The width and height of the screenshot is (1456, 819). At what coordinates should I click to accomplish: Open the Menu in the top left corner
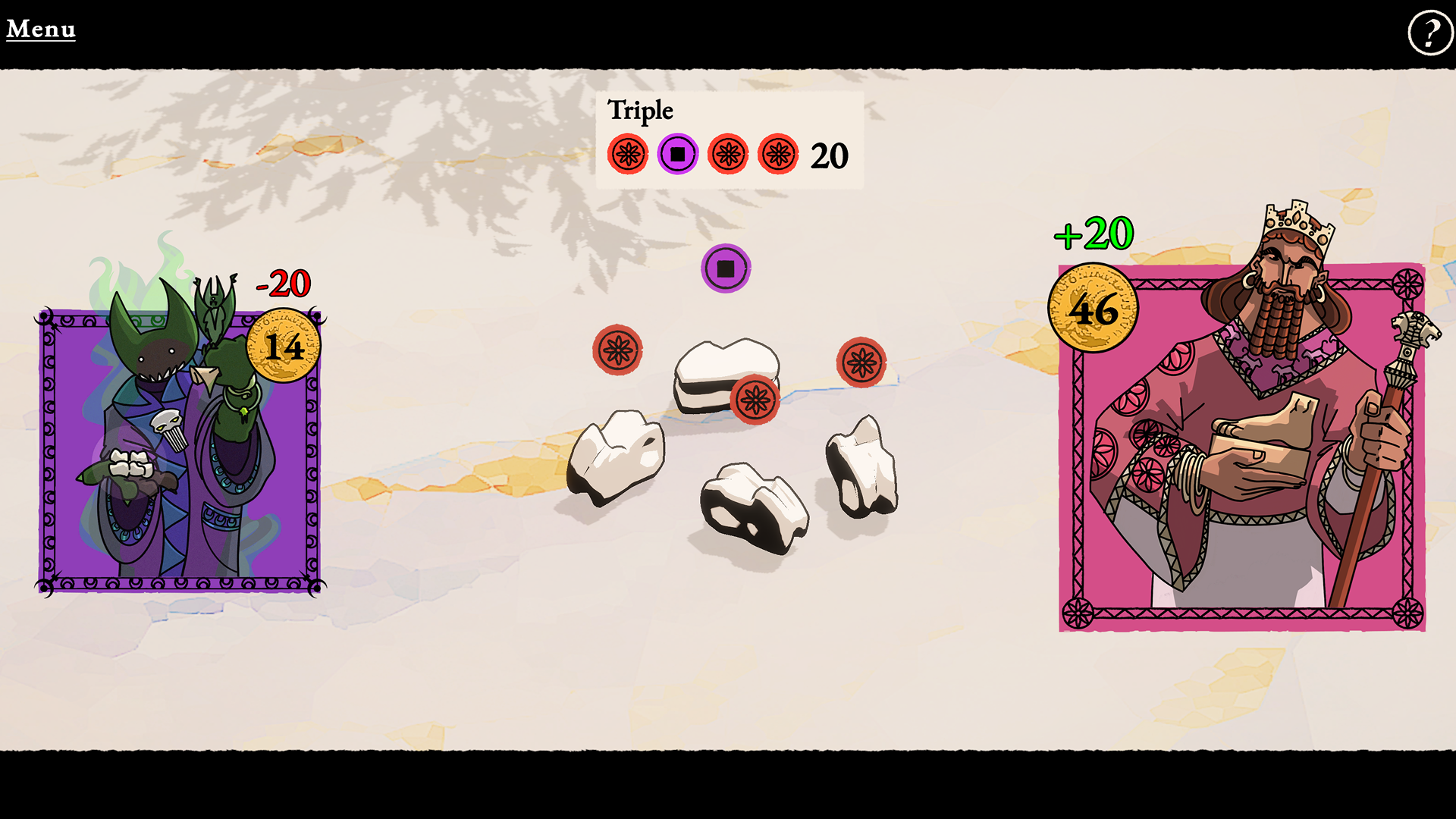point(40,29)
